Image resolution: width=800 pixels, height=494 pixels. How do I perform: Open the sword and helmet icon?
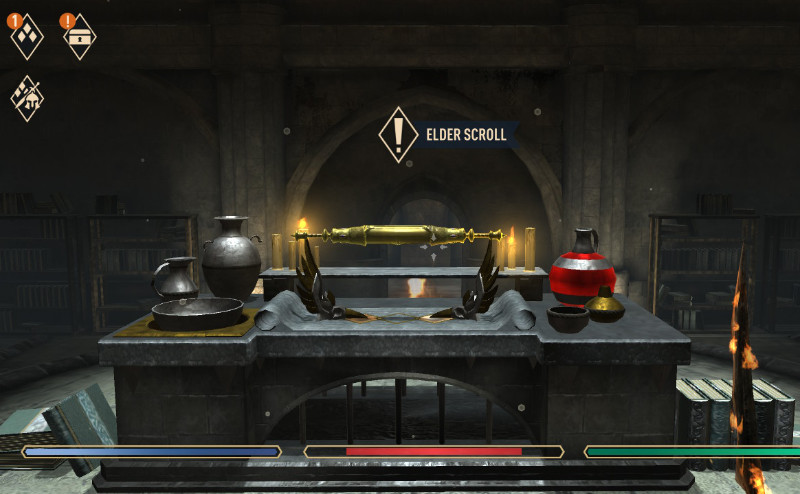coord(27,98)
